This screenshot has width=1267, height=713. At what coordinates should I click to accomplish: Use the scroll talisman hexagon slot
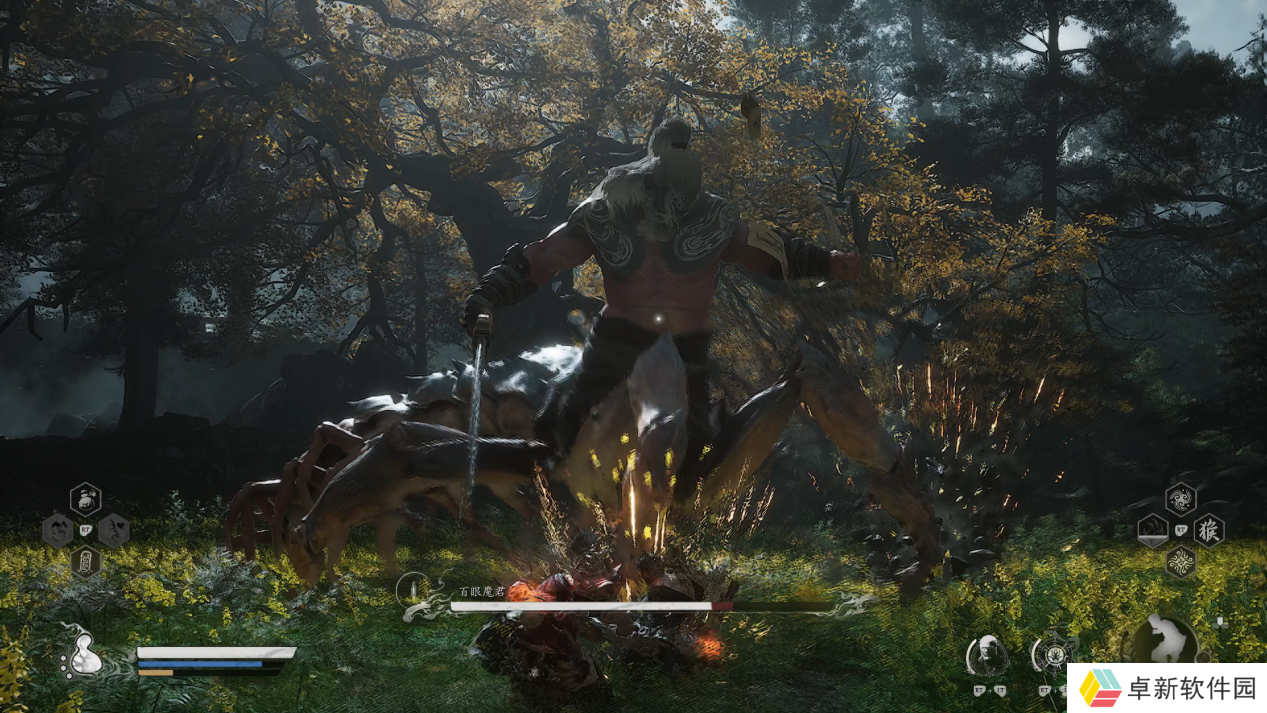tap(86, 561)
